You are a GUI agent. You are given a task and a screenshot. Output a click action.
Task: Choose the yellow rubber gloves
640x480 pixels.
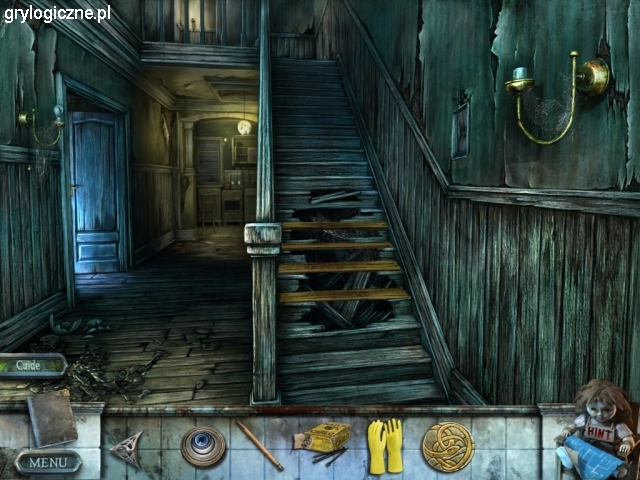coord(385,445)
